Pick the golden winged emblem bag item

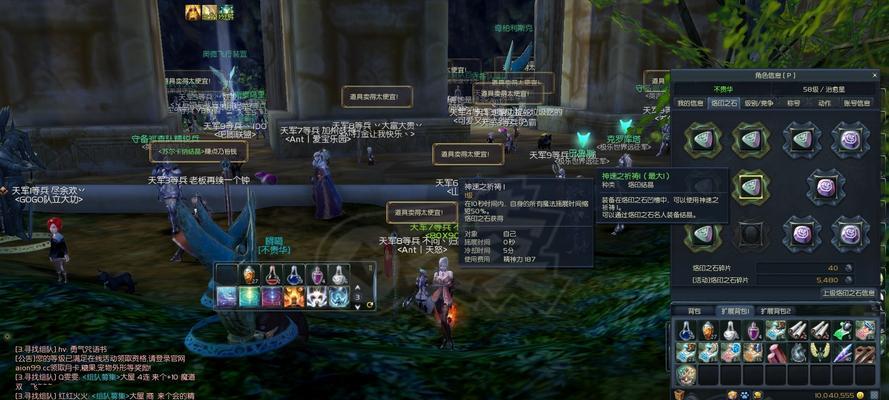[820, 352]
